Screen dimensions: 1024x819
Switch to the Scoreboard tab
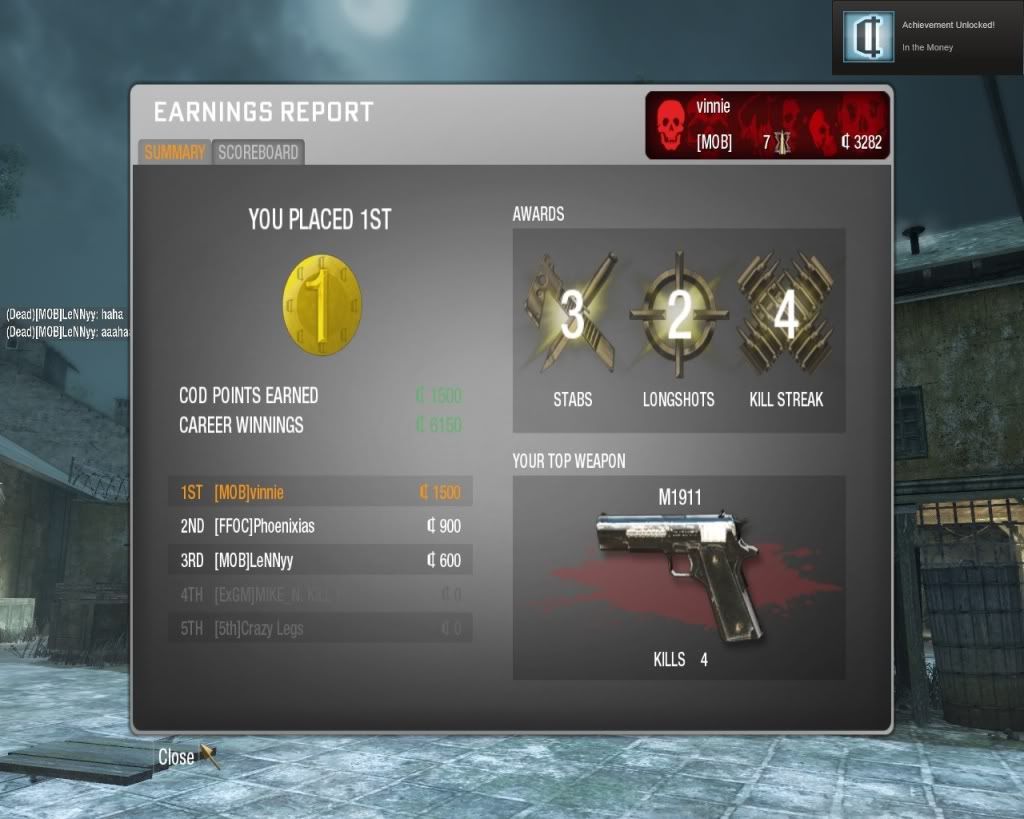point(258,153)
